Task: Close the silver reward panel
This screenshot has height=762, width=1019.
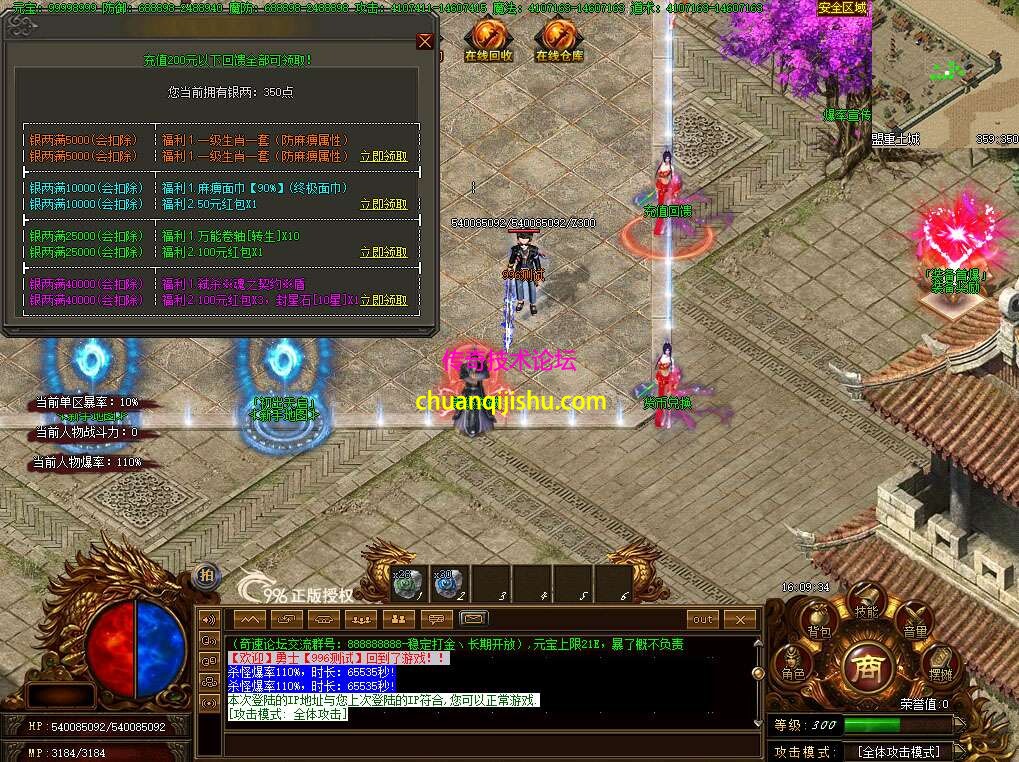Action: point(425,41)
